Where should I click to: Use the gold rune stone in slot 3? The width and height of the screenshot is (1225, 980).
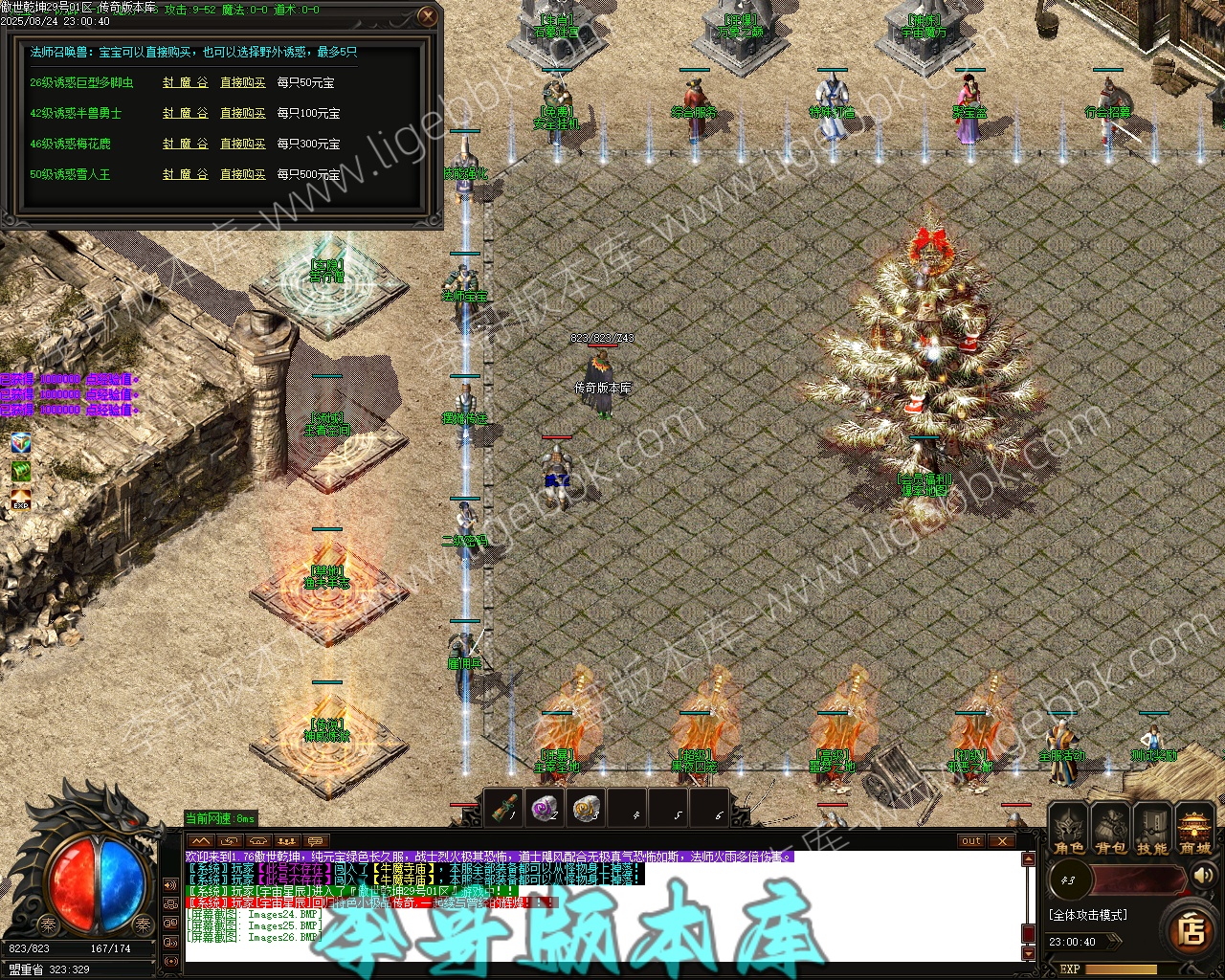(x=586, y=809)
